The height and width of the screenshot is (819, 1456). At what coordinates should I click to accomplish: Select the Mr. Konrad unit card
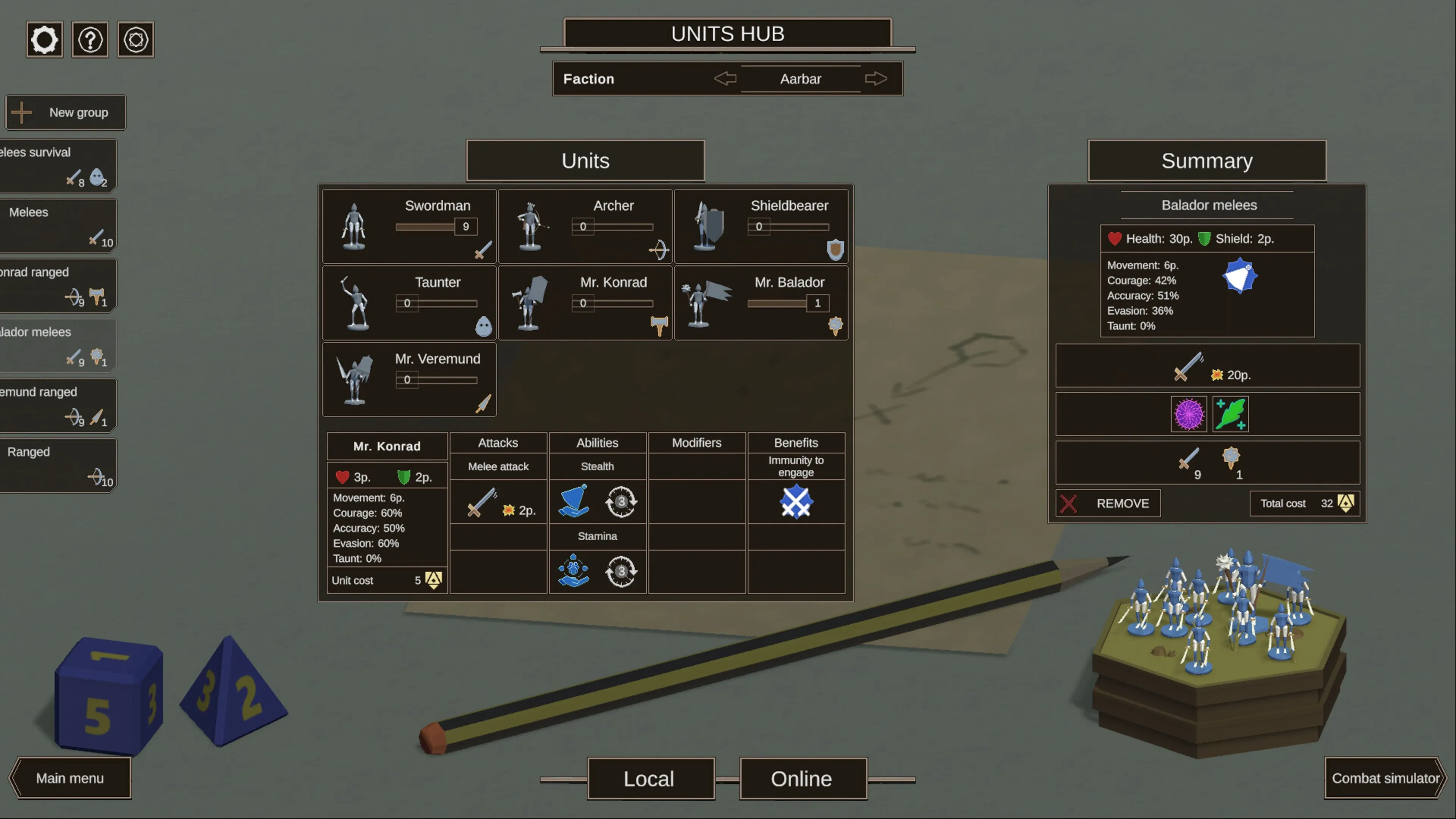click(585, 303)
